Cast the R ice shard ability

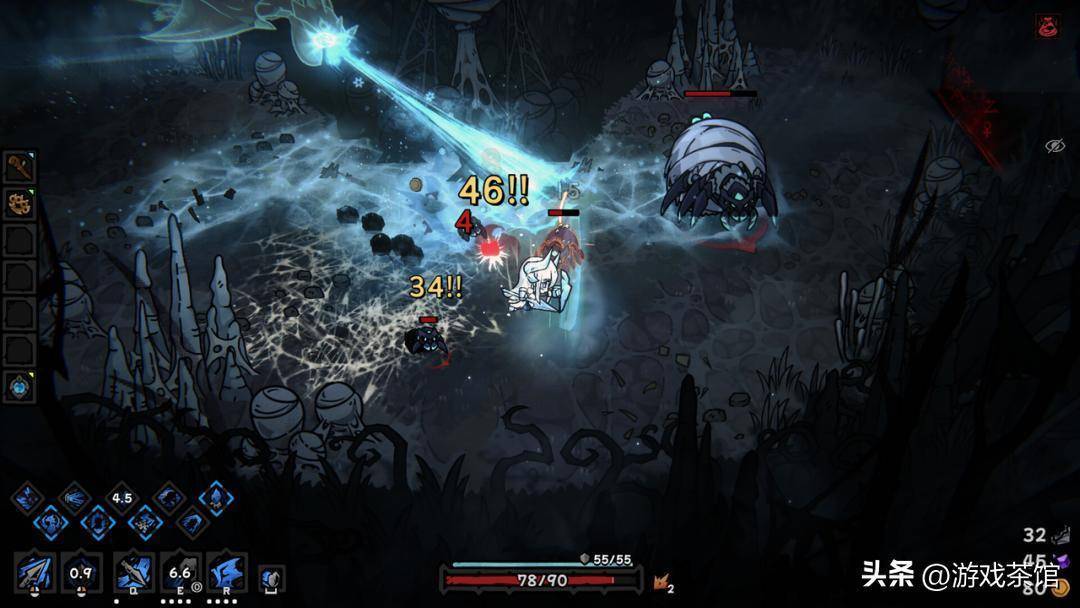tap(226, 572)
